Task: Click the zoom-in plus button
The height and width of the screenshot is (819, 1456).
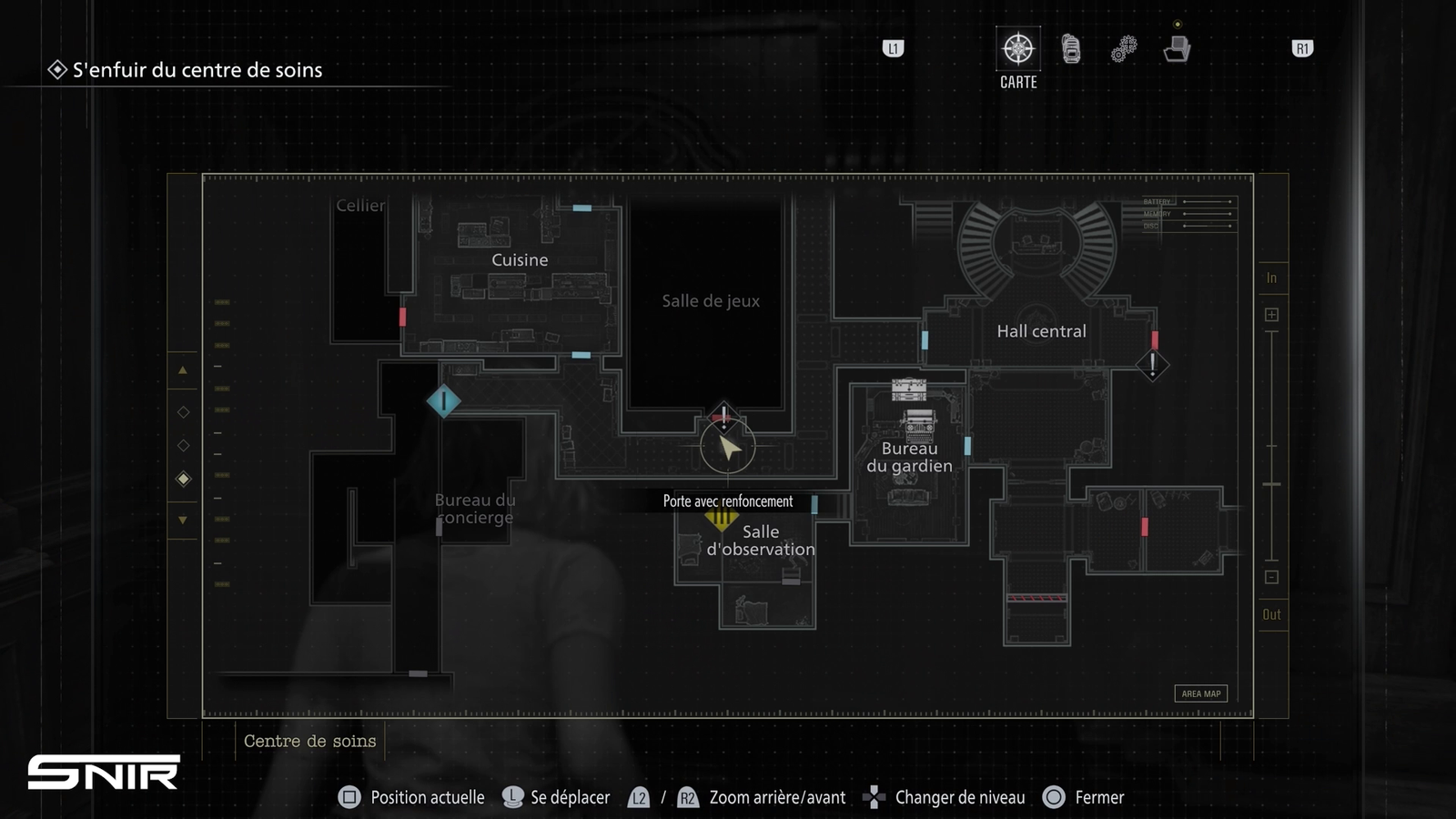Action: pos(1271,315)
